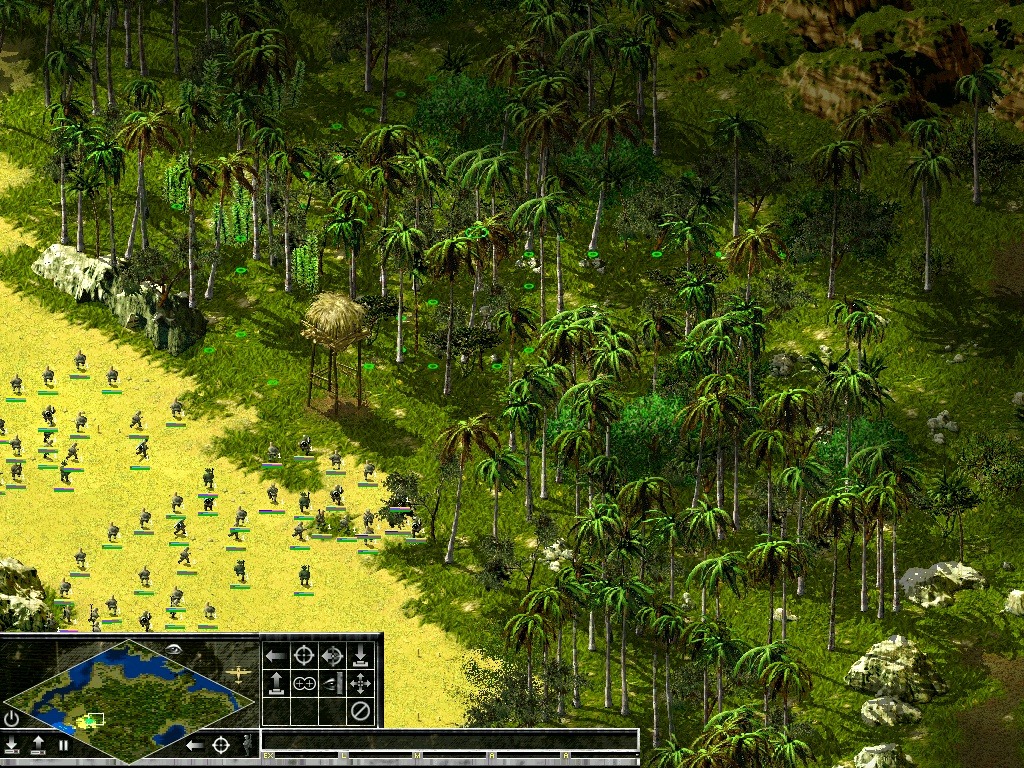
Task: Click the down-arrow-onto-tray command in grid
Action: point(360,656)
